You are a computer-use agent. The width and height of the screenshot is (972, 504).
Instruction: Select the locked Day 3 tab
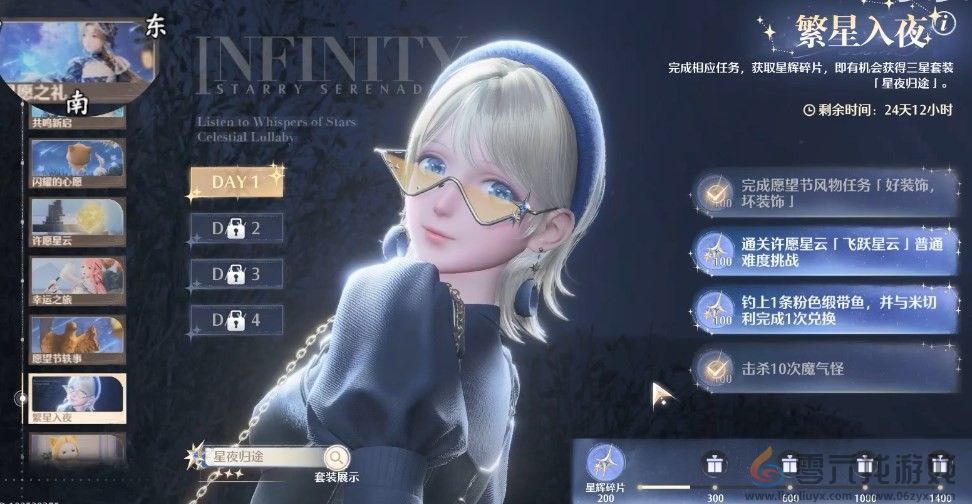236,273
